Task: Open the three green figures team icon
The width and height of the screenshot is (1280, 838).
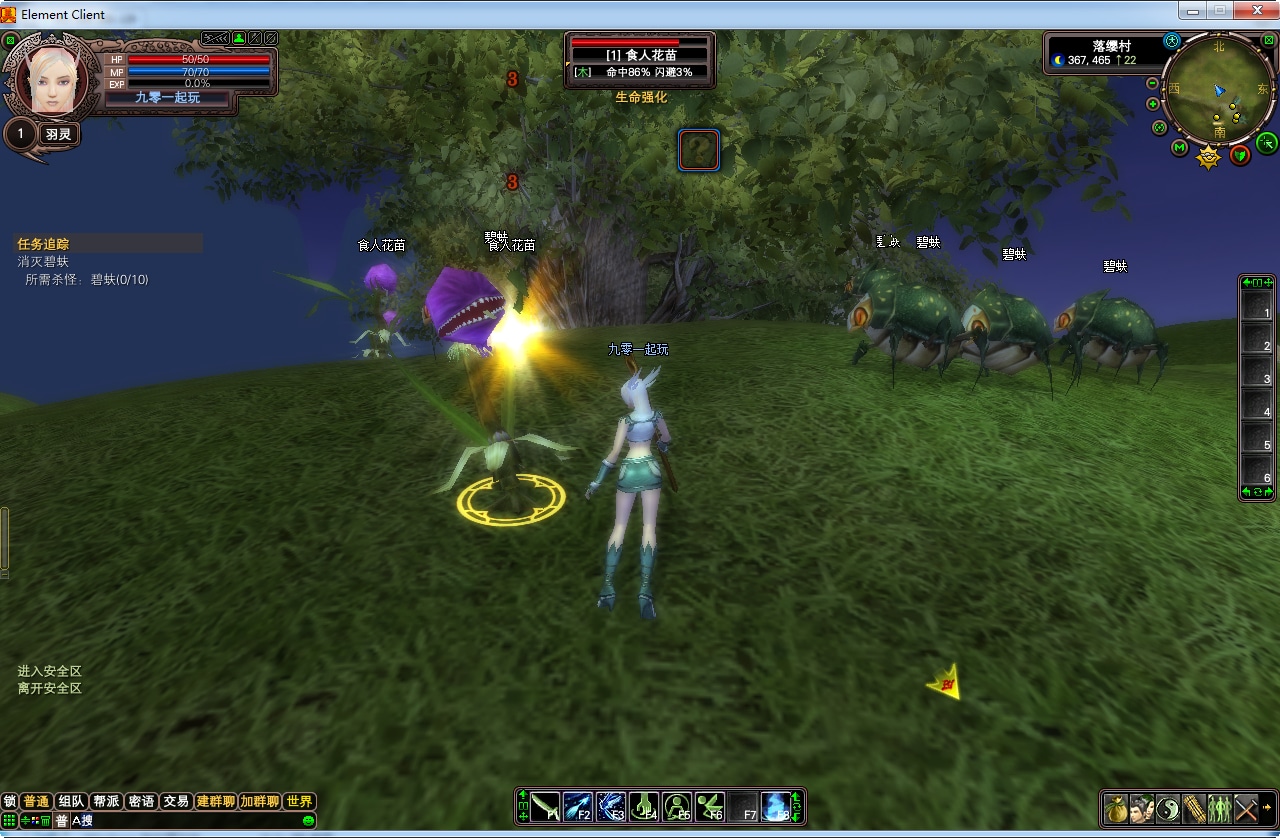Action: [x=1219, y=808]
